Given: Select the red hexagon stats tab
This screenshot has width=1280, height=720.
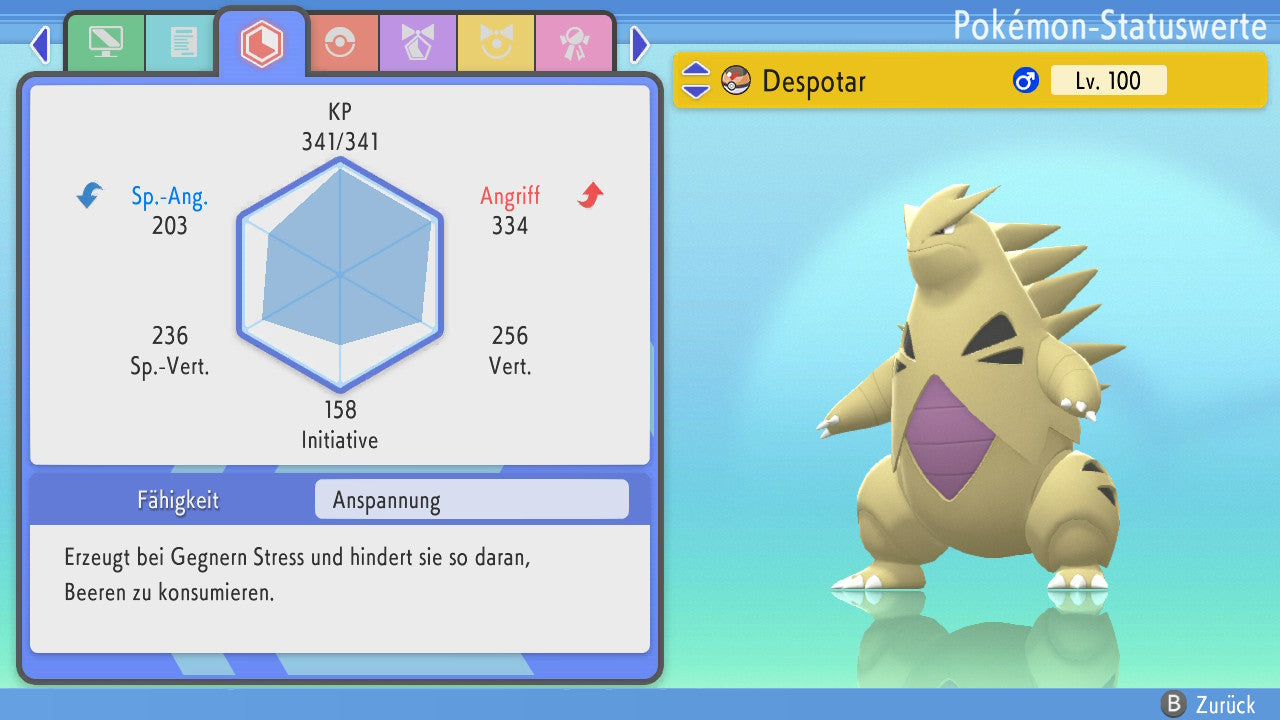Looking at the screenshot, I should click(x=262, y=43).
